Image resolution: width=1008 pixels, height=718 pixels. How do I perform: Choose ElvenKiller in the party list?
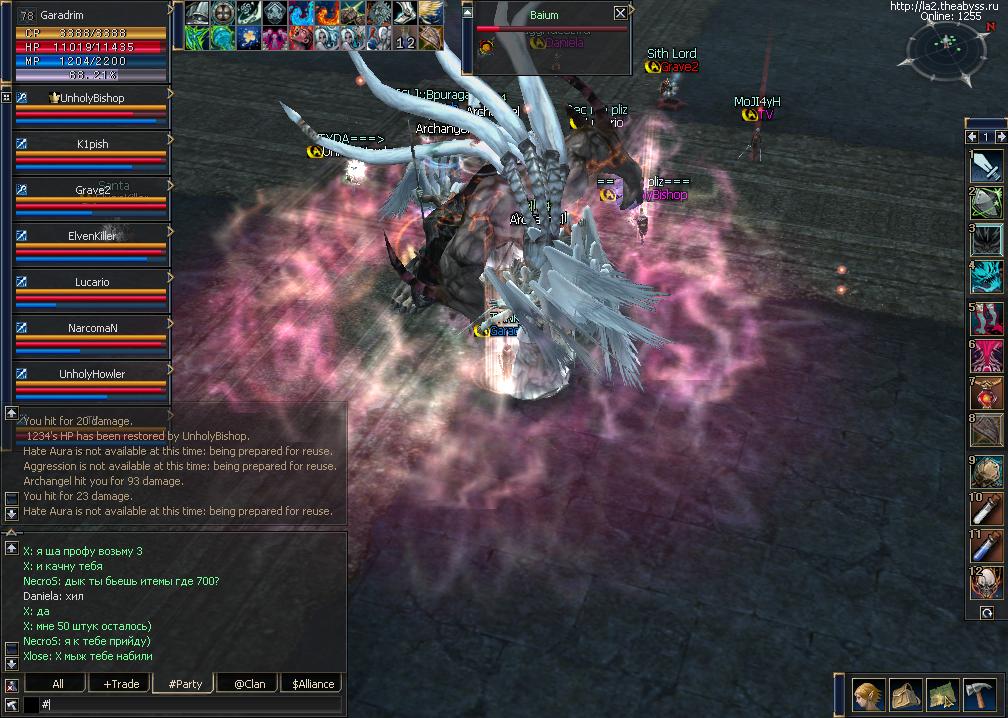tap(92, 236)
